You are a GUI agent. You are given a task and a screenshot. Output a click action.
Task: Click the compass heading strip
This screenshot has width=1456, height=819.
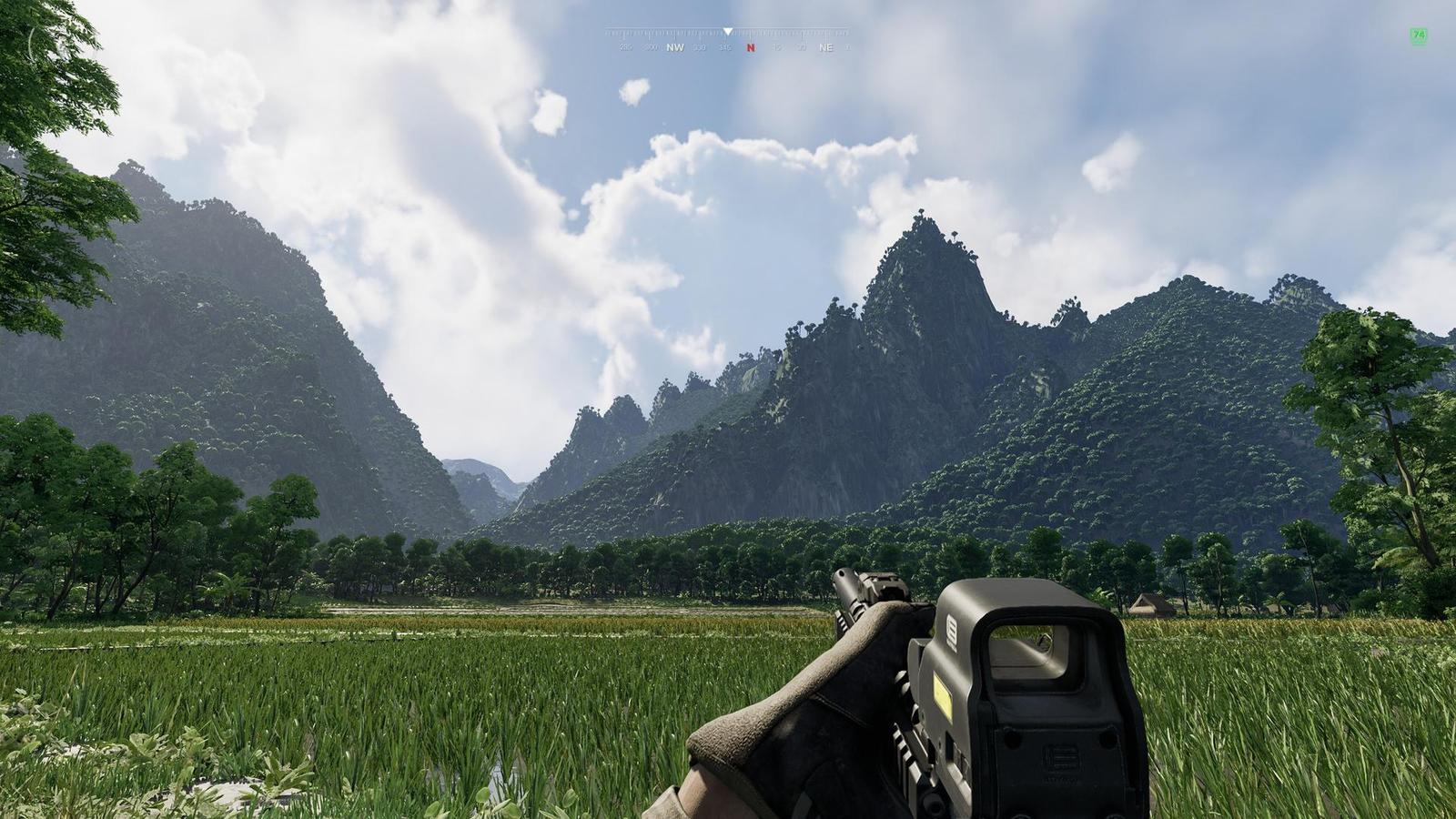tap(728, 40)
